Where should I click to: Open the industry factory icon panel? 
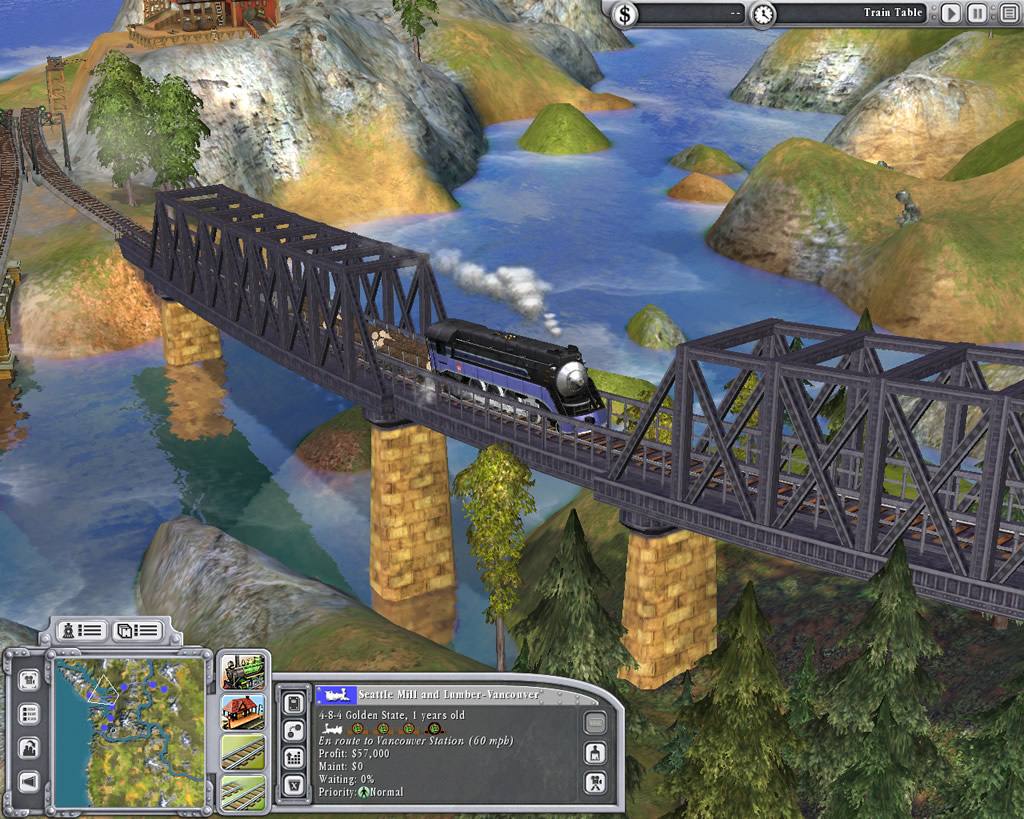coord(30,747)
